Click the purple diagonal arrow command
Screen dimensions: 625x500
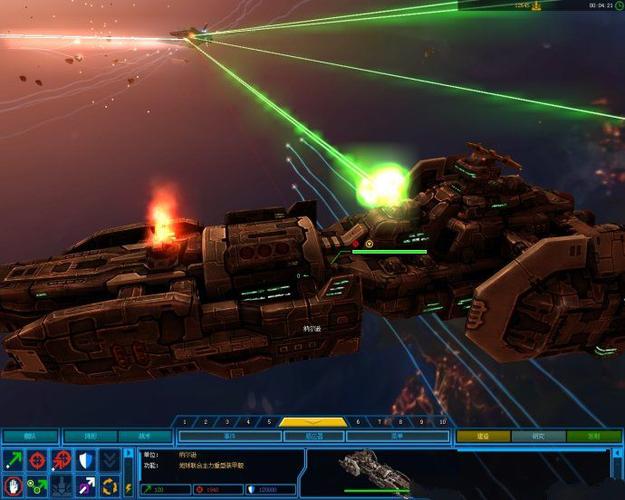pyautogui.click(x=85, y=486)
